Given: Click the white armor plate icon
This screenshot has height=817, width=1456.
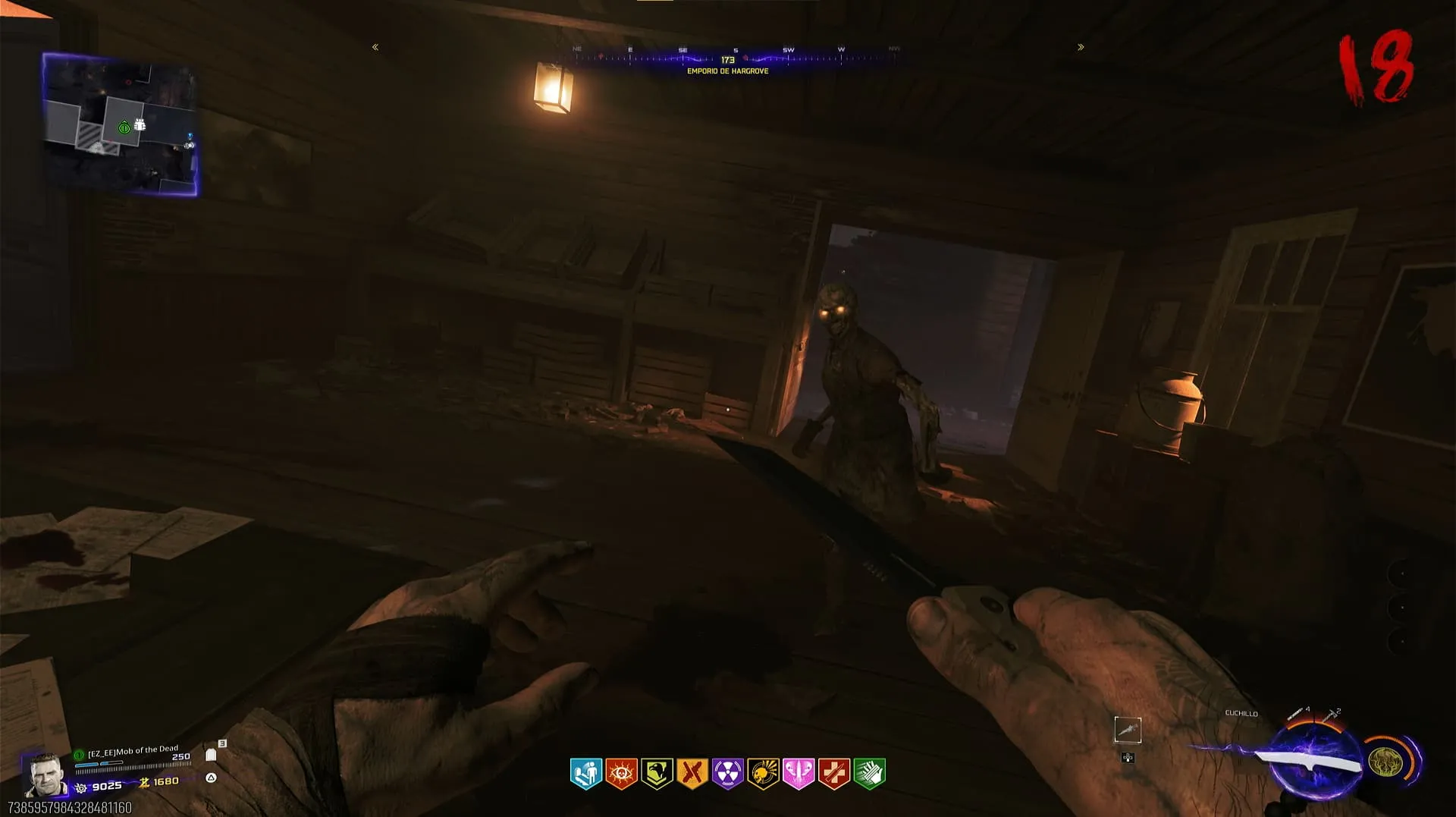Looking at the screenshot, I should point(211,755).
